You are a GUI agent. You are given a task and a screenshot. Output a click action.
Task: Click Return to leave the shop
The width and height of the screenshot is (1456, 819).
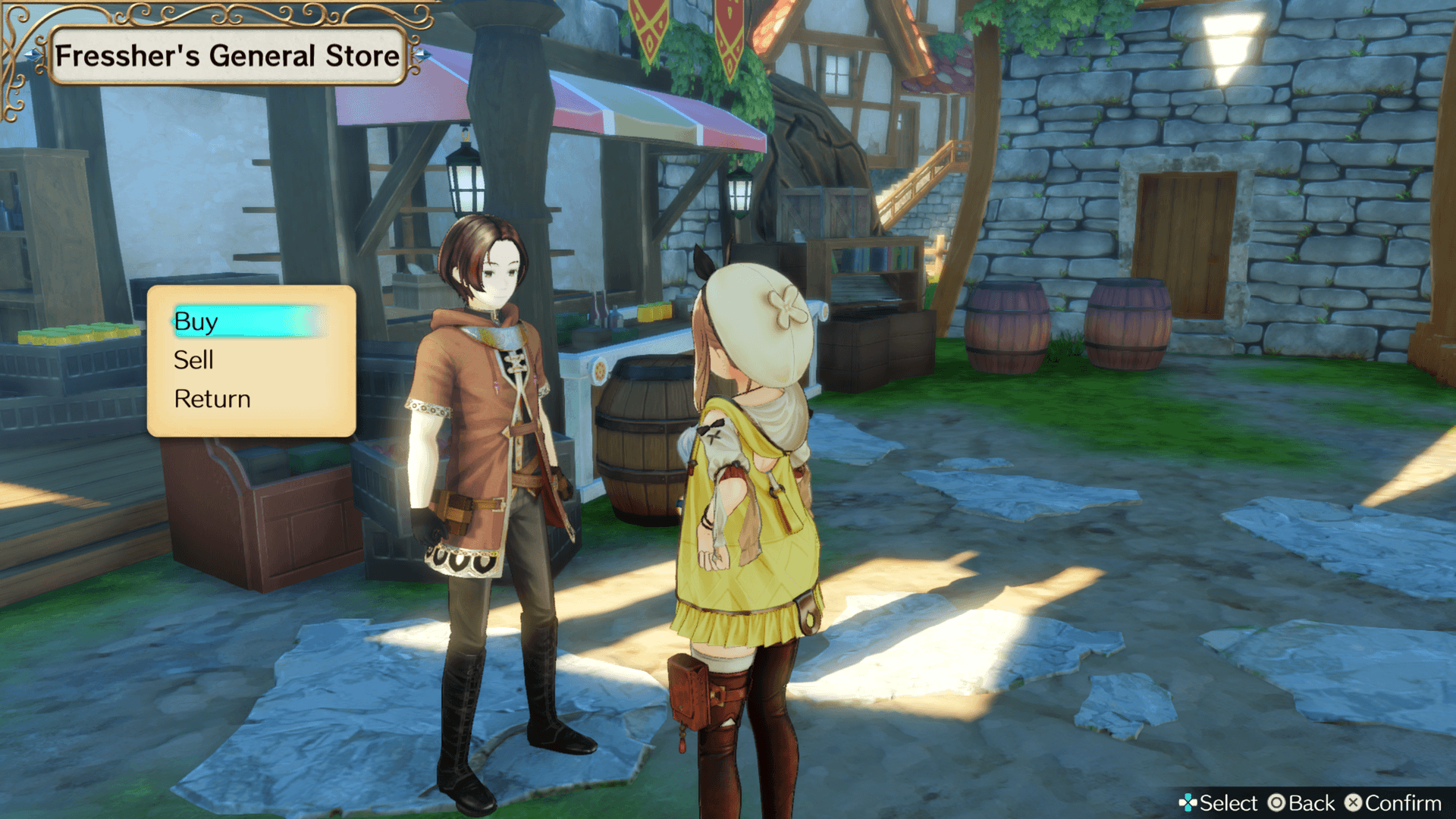pos(212,399)
